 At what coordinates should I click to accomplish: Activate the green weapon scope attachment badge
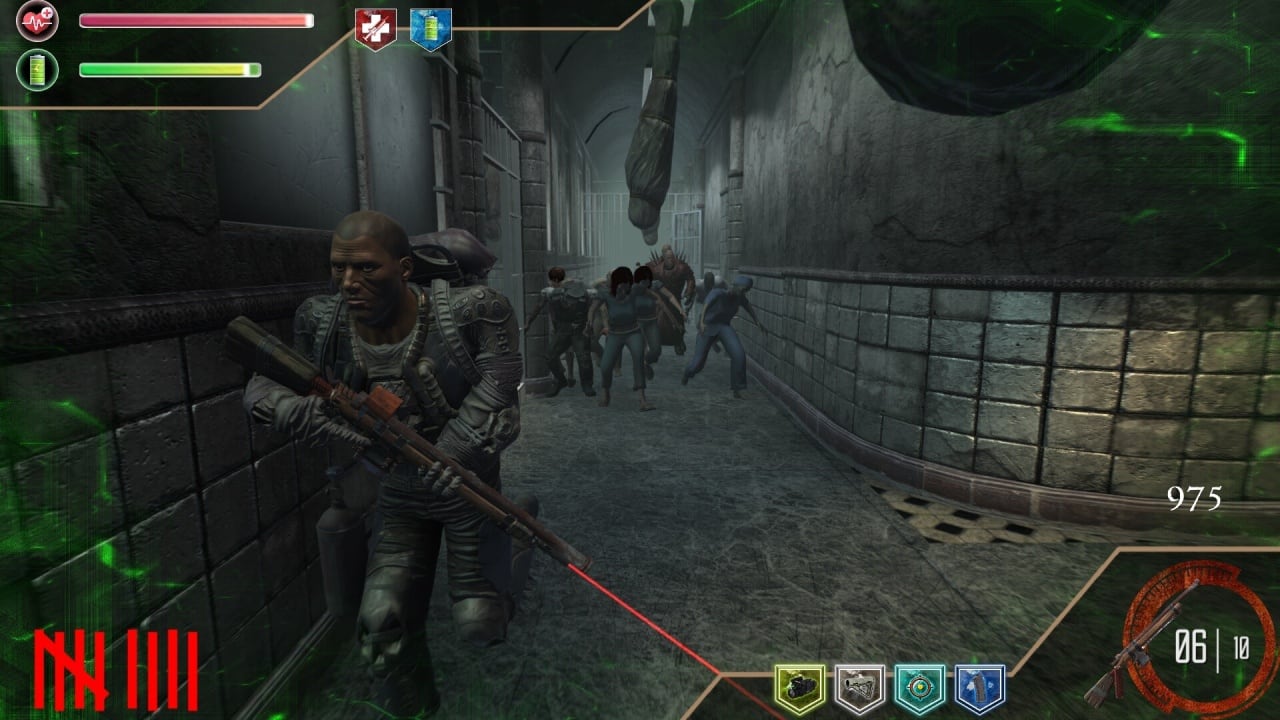(800, 688)
